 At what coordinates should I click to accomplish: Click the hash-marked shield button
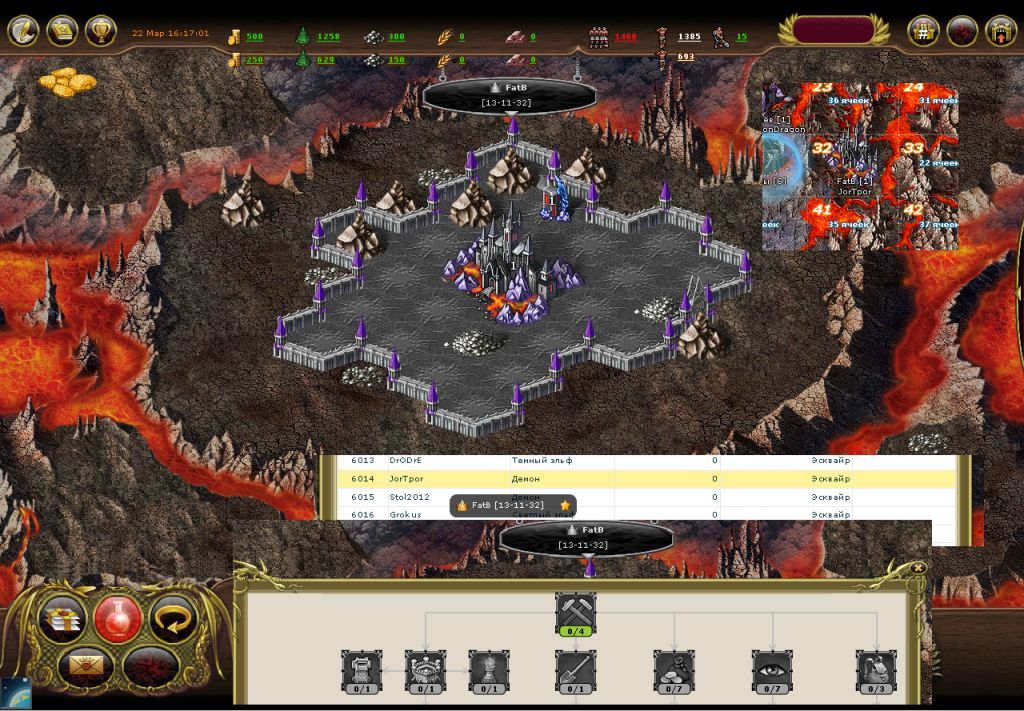click(x=923, y=31)
